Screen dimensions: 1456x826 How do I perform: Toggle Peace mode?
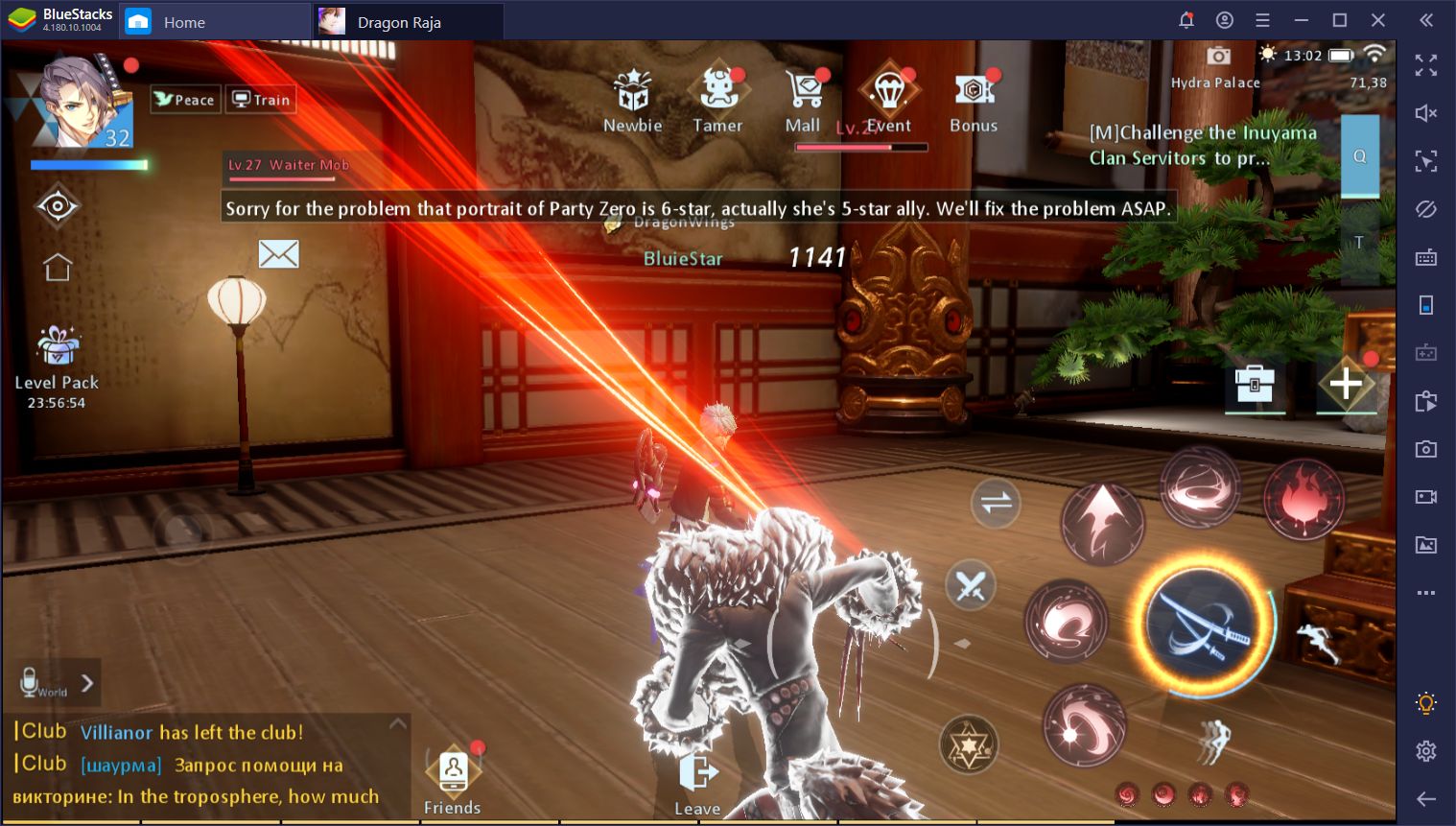click(x=184, y=99)
